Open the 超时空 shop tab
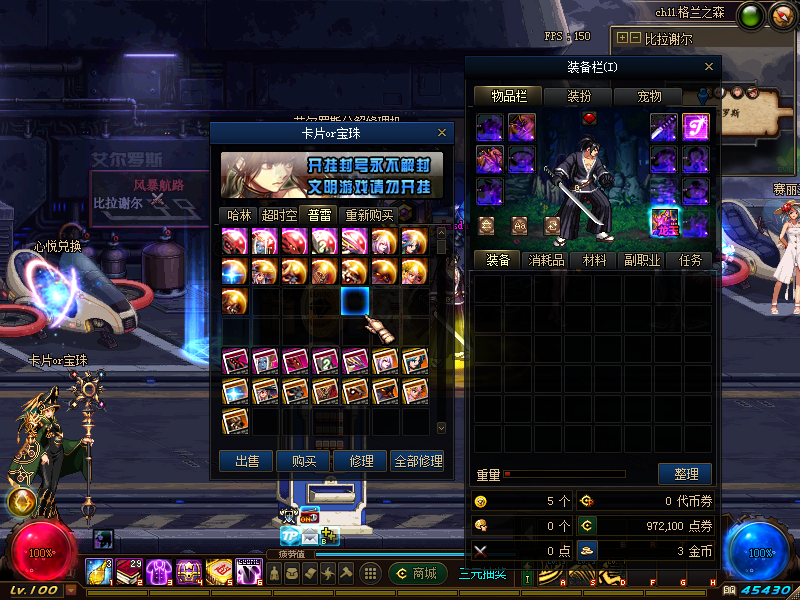The image size is (800, 600). [278, 215]
